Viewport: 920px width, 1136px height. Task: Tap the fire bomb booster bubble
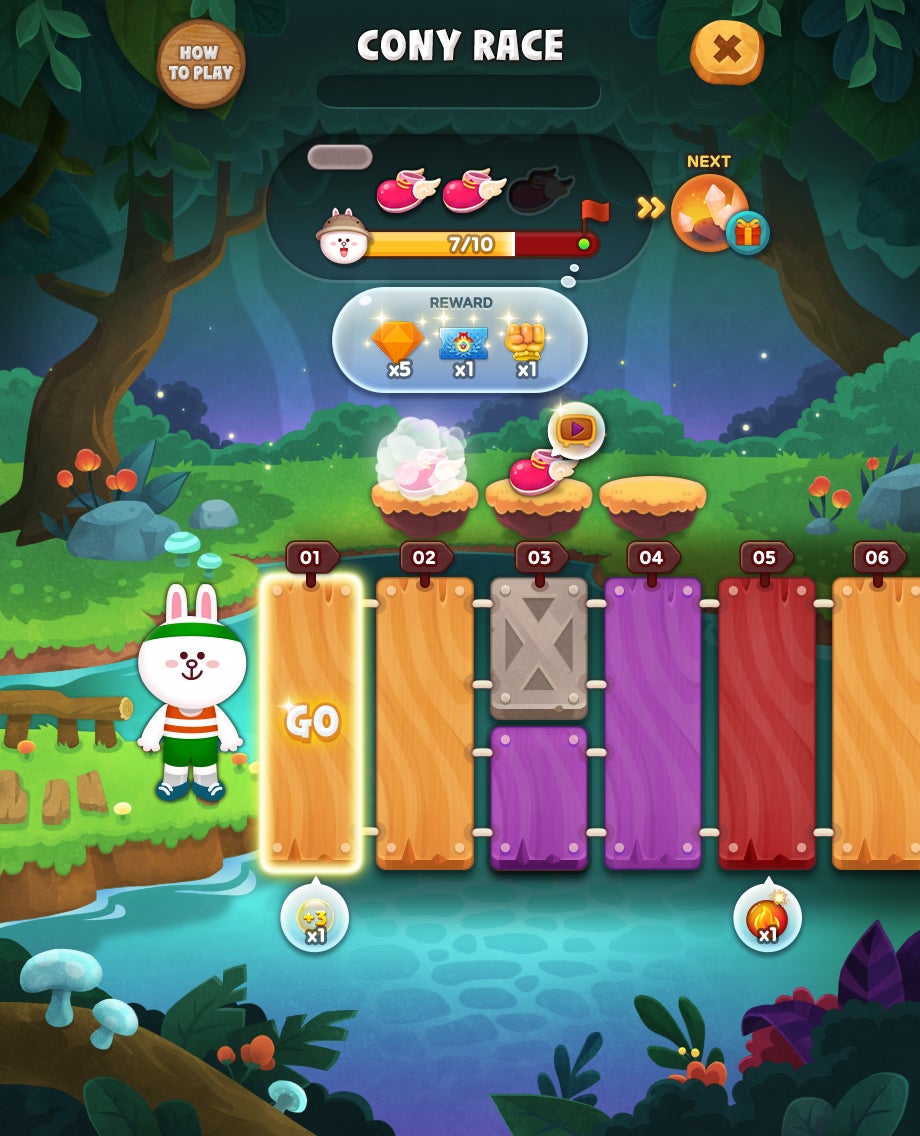tap(767, 918)
